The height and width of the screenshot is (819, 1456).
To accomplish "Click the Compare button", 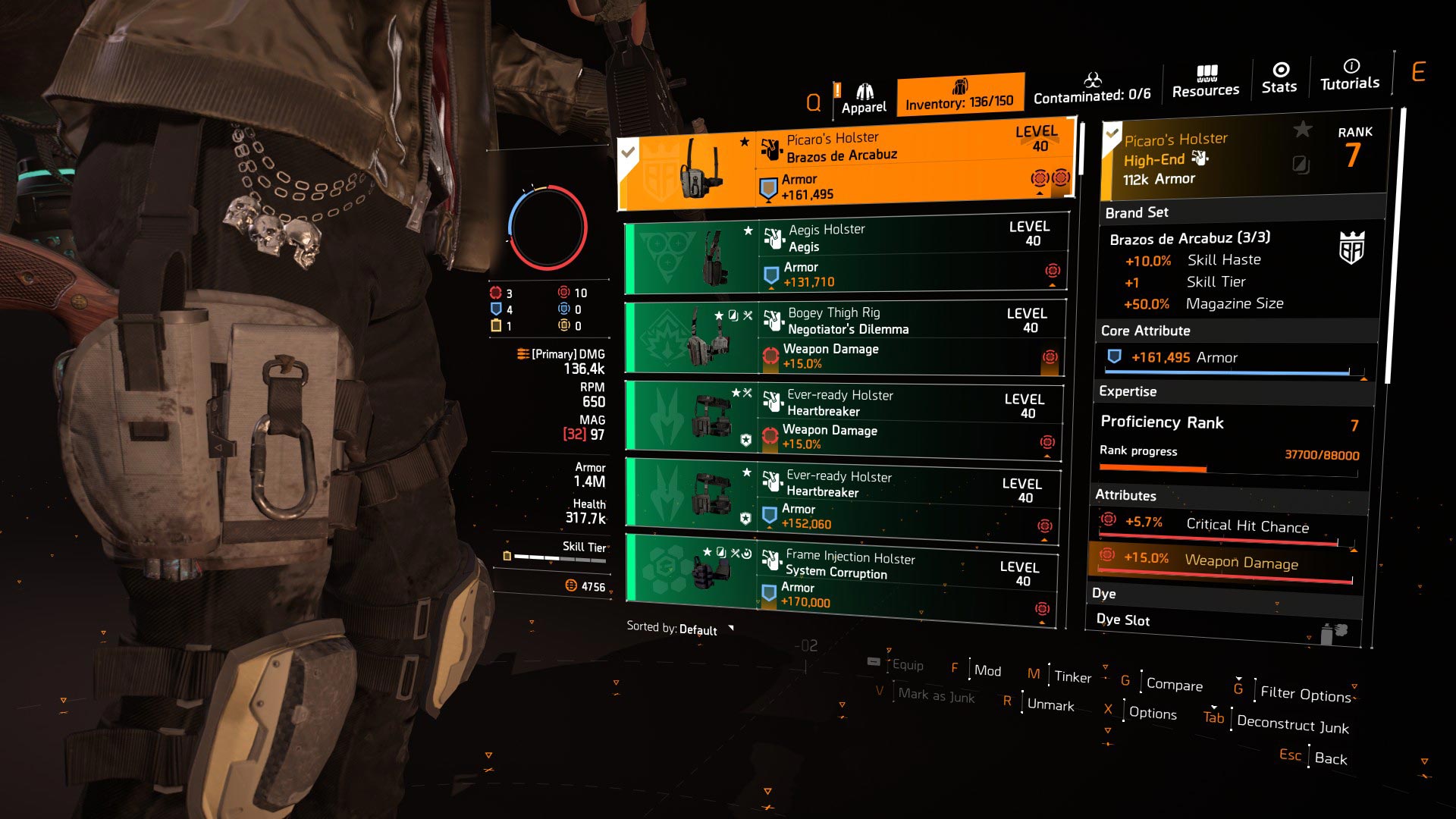I will pyautogui.click(x=1173, y=684).
